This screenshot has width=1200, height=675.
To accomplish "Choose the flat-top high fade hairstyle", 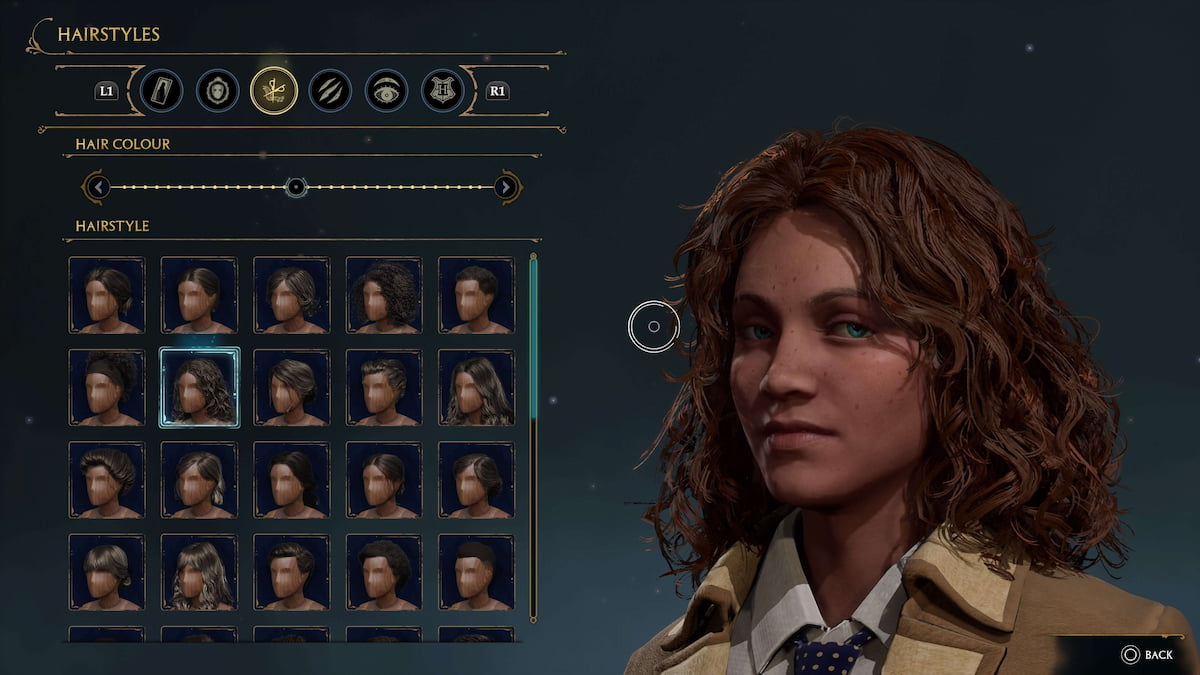I will point(476,572).
